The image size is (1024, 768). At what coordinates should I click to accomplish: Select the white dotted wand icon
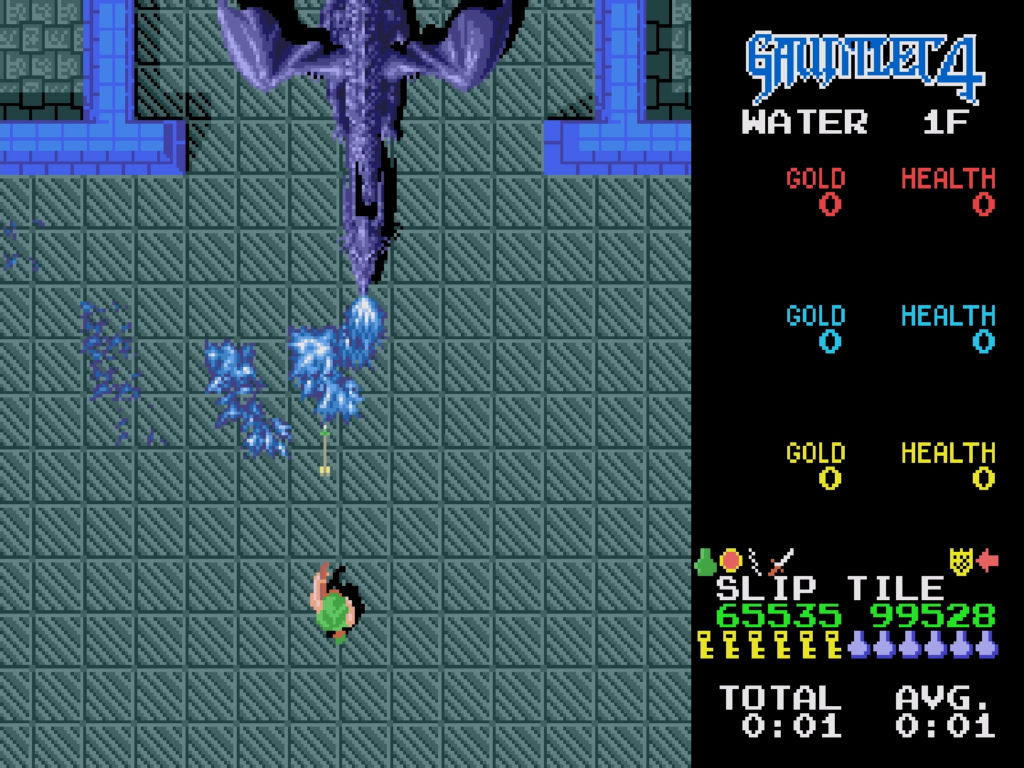point(756,561)
